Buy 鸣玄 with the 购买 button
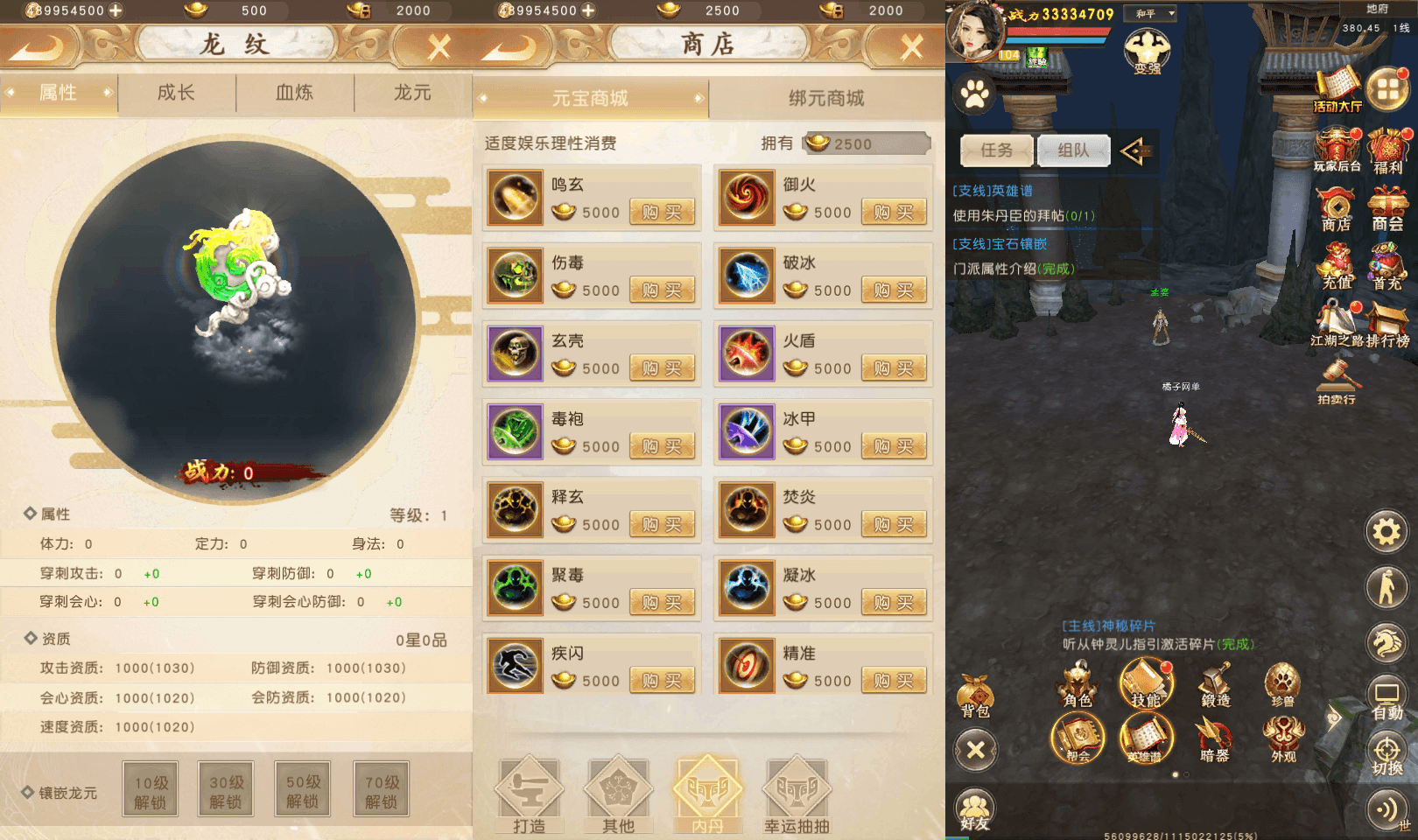Image resolution: width=1418 pixels, height=840 pixels. click(663, 212)
